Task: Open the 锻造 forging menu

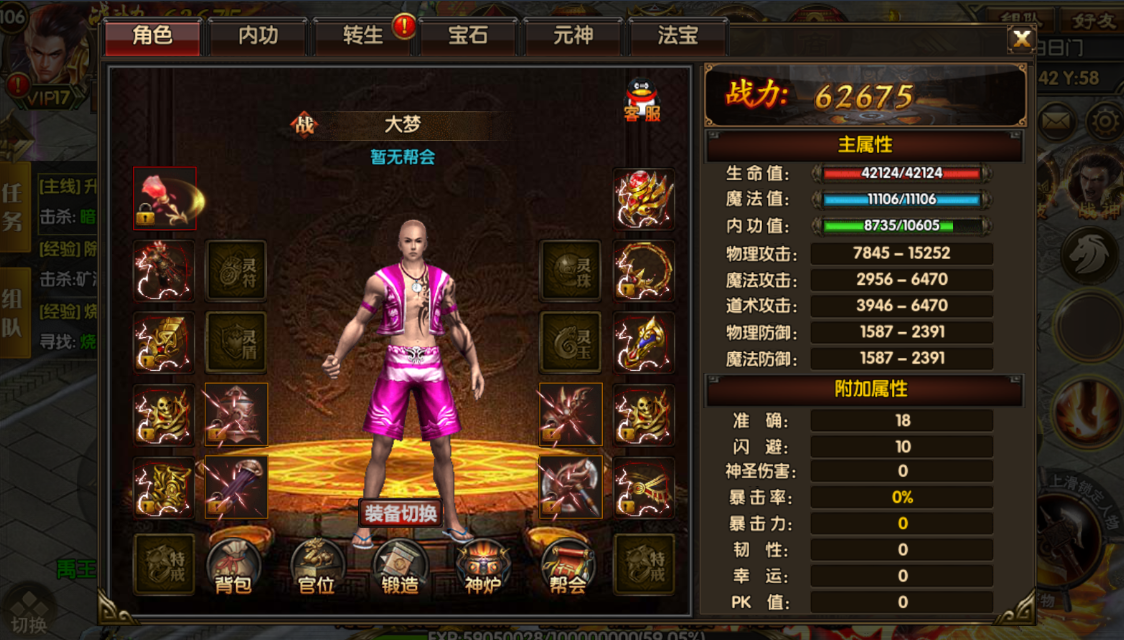Action: point(400,567)
